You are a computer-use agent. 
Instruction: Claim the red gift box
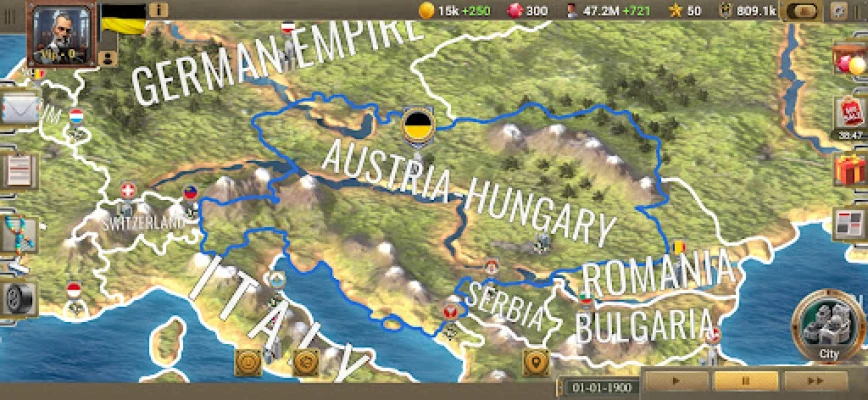pos(851,169)
